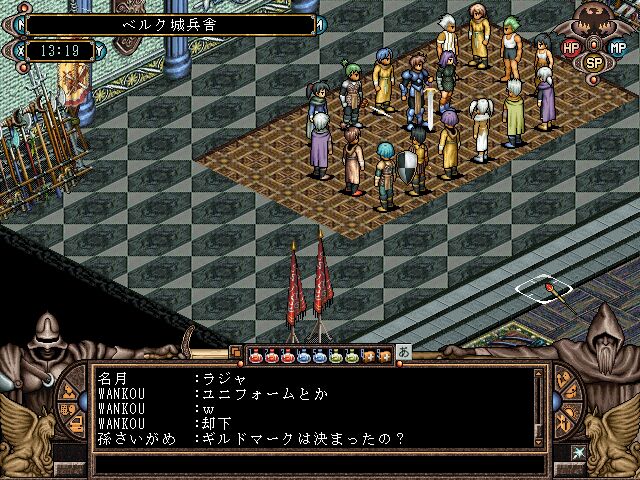
Task: Click the eagle emblem at top right
Action: click(x=595, y=22)
